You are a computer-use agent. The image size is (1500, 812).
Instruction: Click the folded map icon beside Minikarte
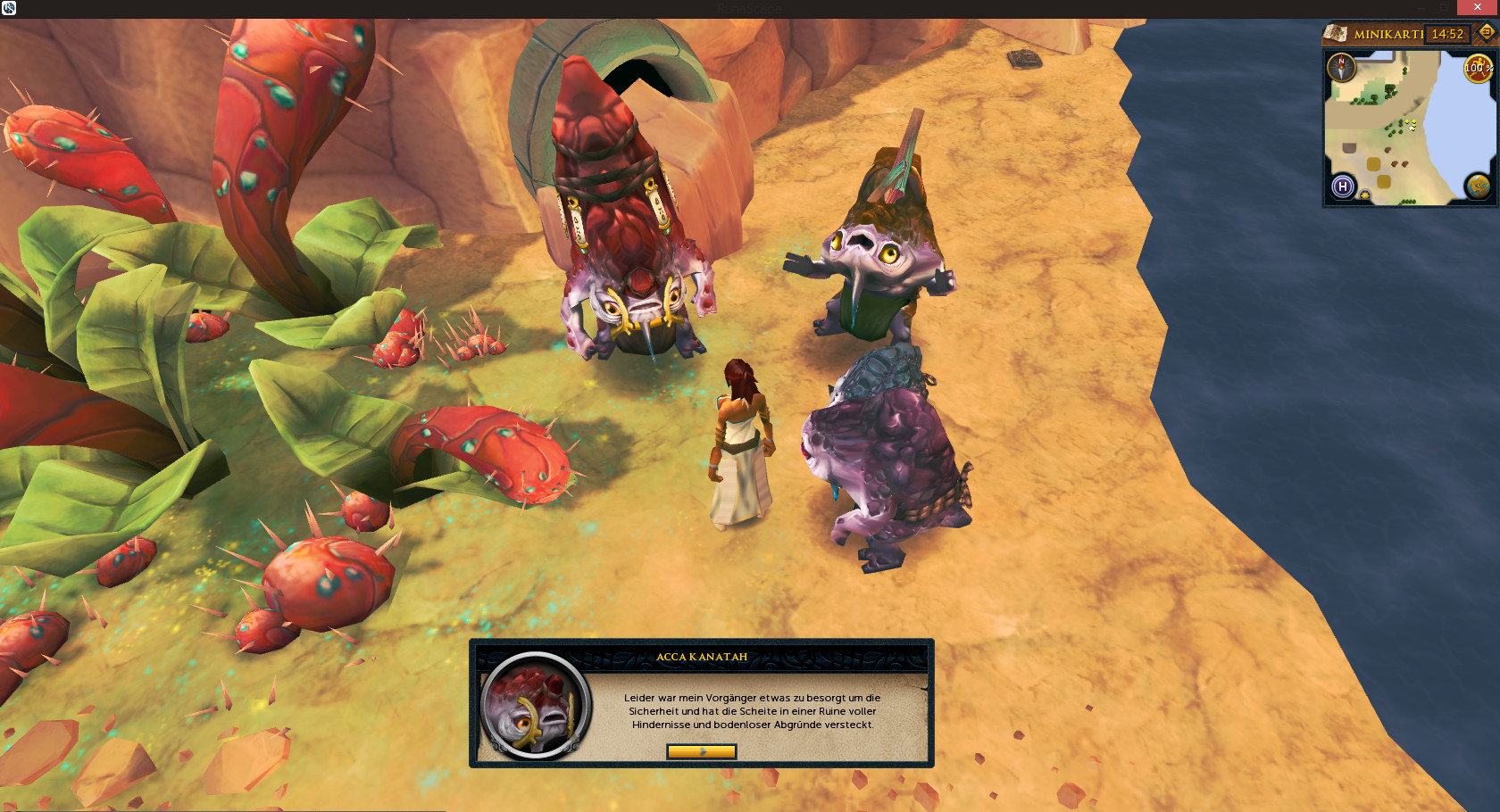coord(1336,34)
